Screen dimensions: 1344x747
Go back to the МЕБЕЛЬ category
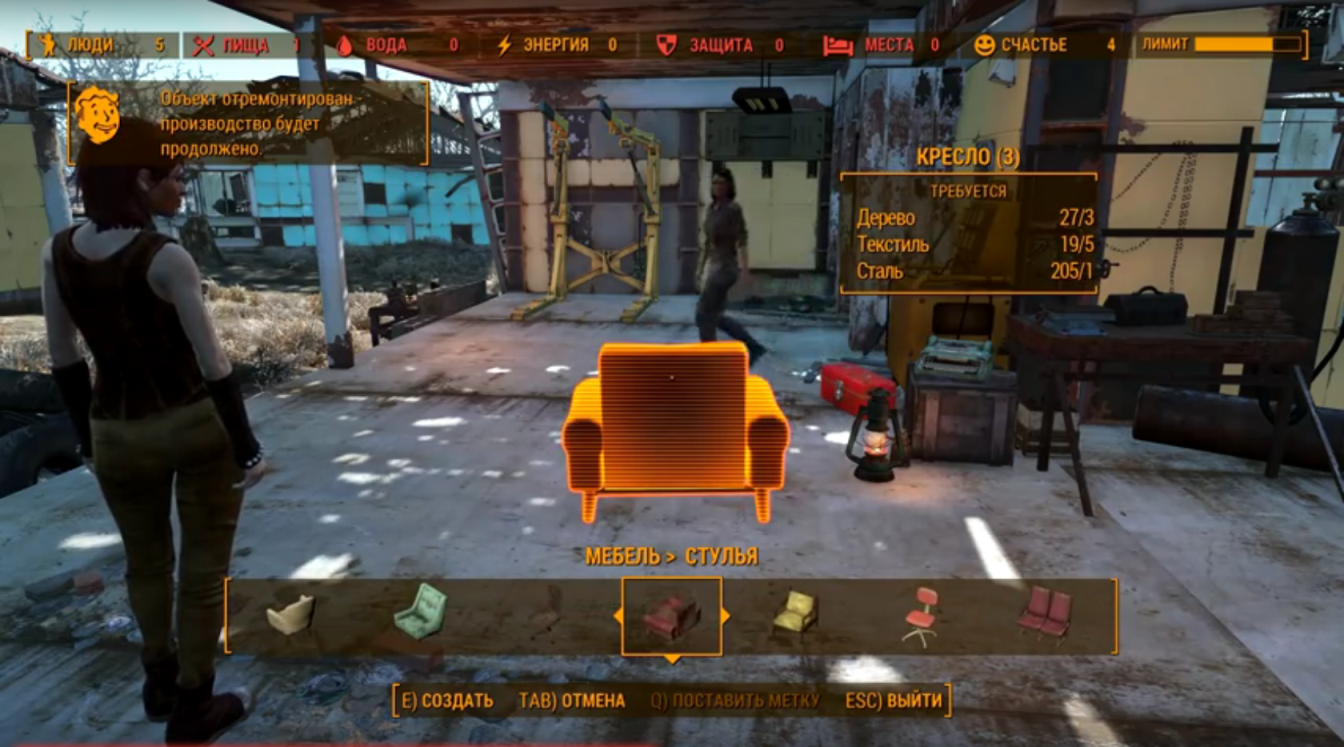click(622, 557)
